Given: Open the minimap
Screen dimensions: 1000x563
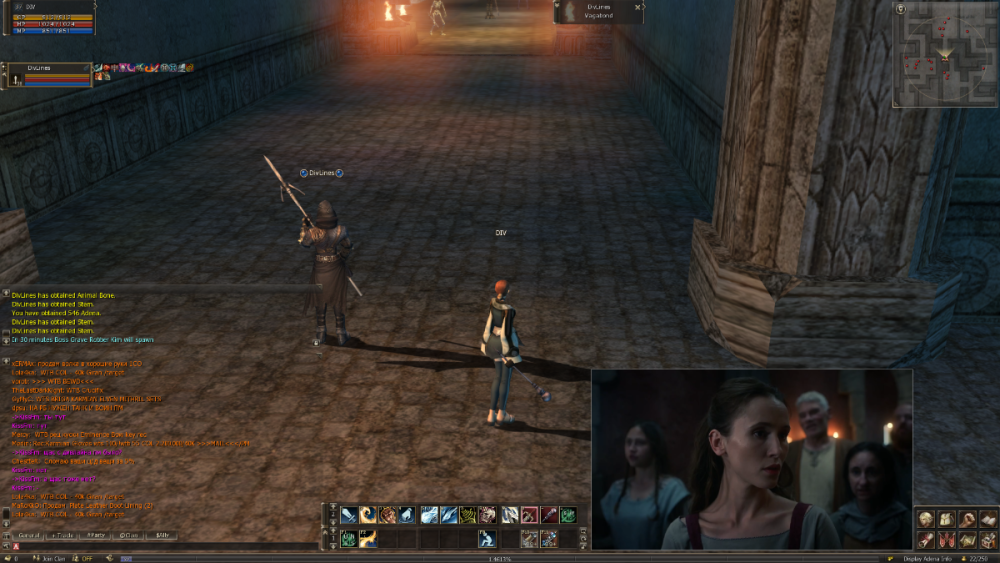Looking at the screenshot, I should point(945,54).
